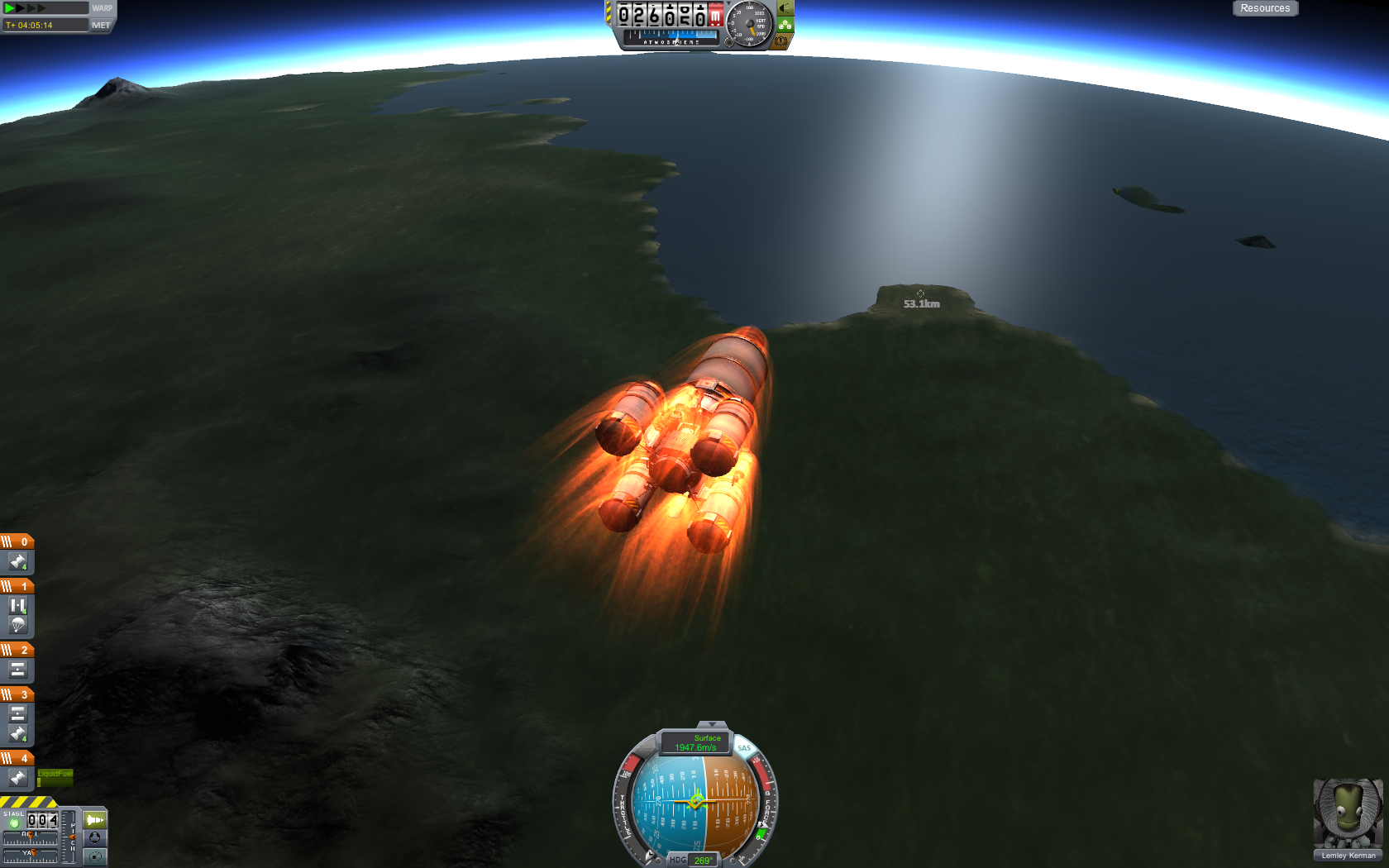
Task: Click the Surface speed display mode readout
Action: click(696, 743)
